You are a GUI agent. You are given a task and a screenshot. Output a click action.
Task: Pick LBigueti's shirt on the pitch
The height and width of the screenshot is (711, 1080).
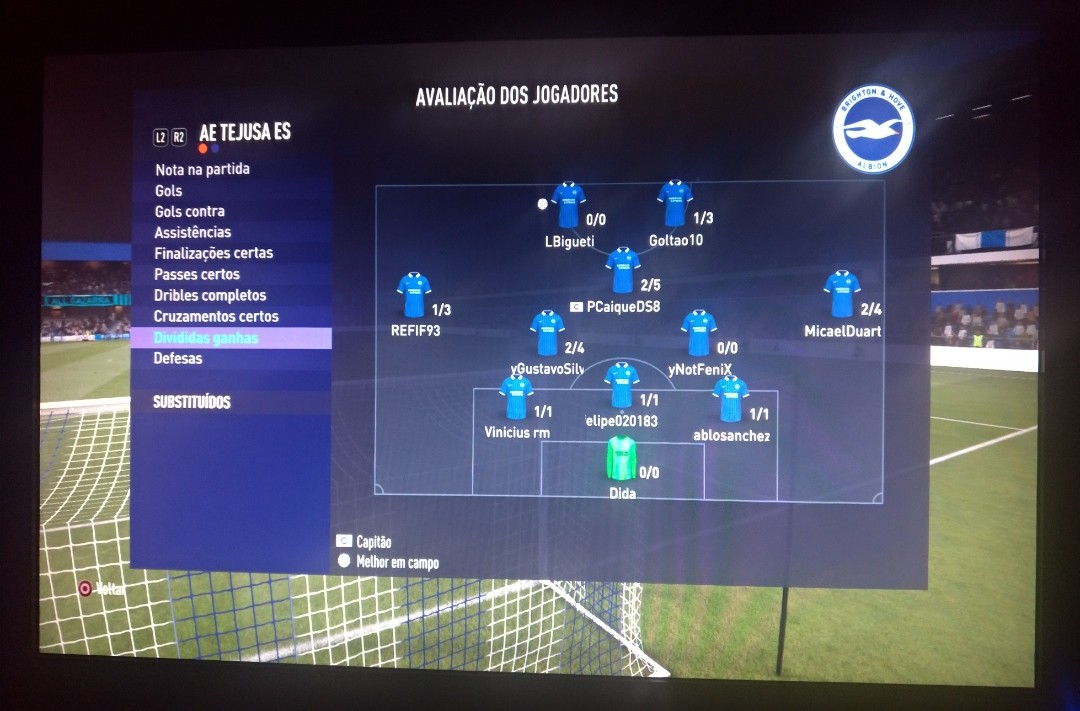coord(568,205)
